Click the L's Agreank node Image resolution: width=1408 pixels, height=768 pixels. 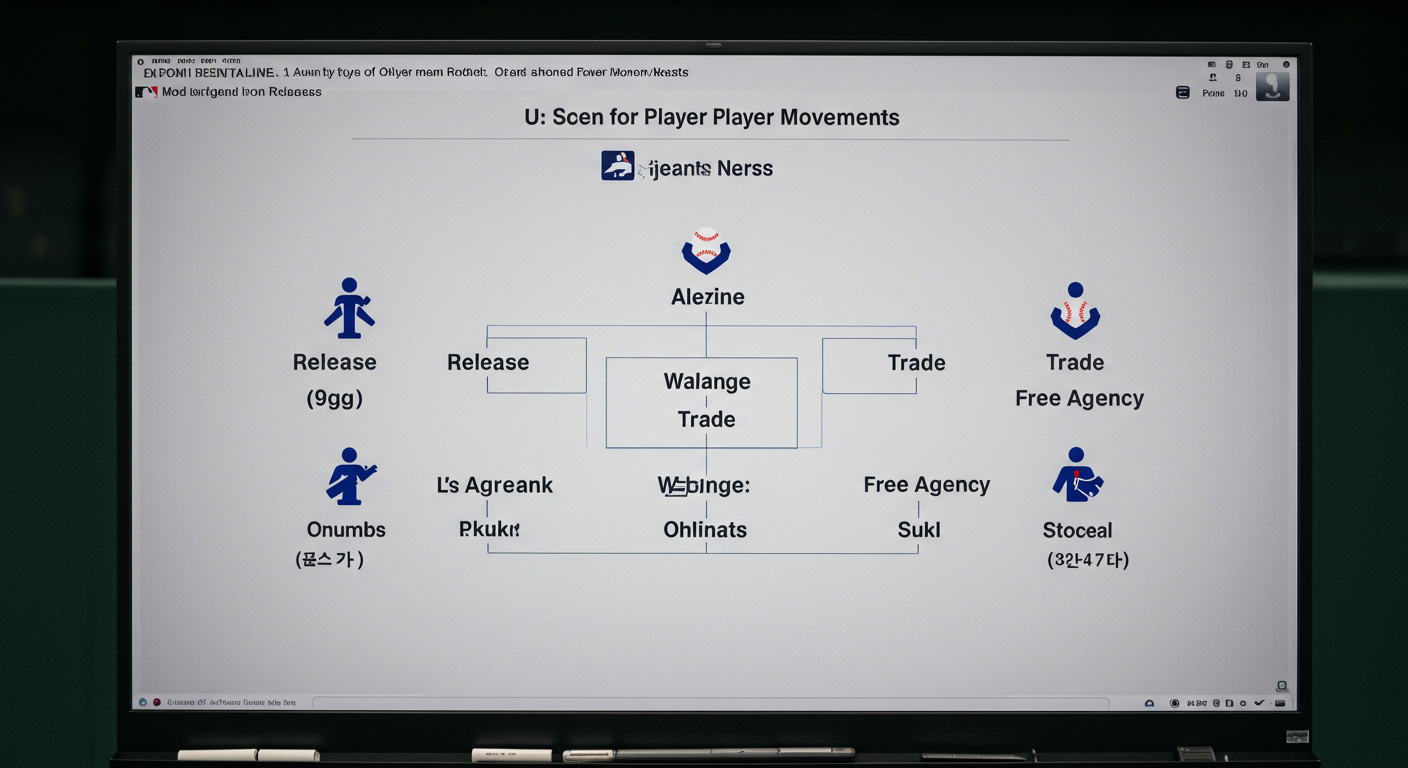tap(494, 486)
